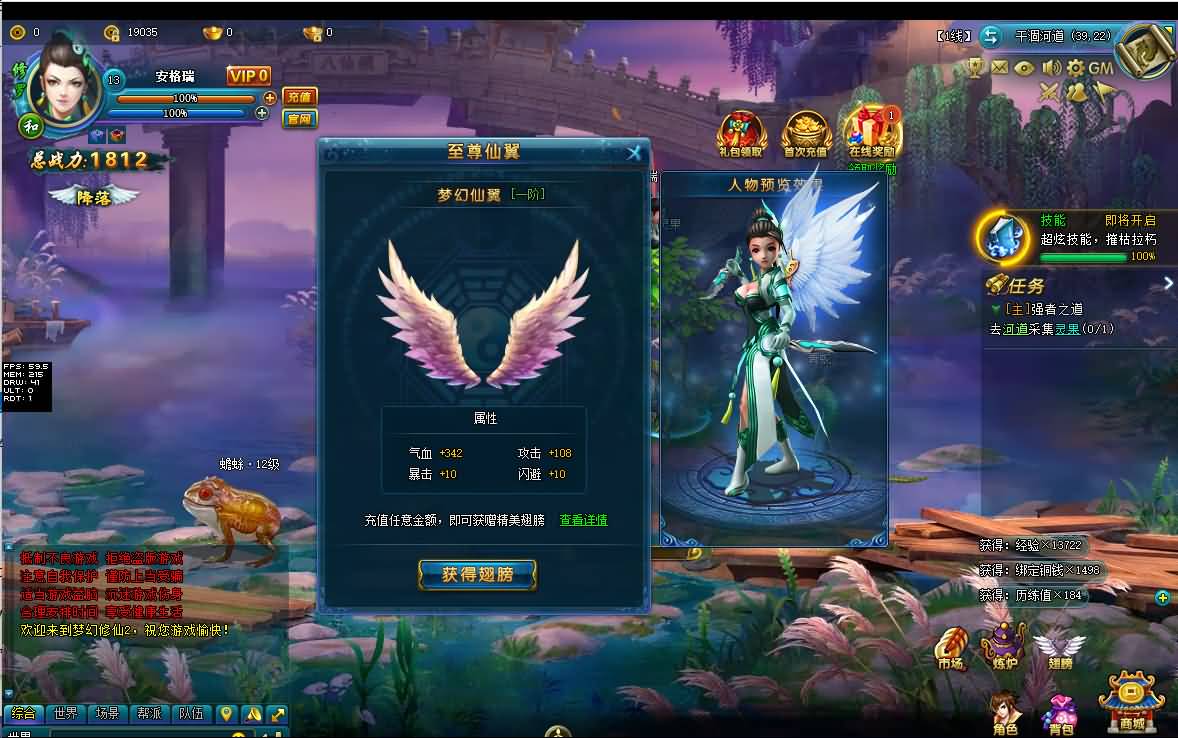Open the 商城 shop building icon
1178x738 pixels.
pyautogui.click(x=1131, y=701)
